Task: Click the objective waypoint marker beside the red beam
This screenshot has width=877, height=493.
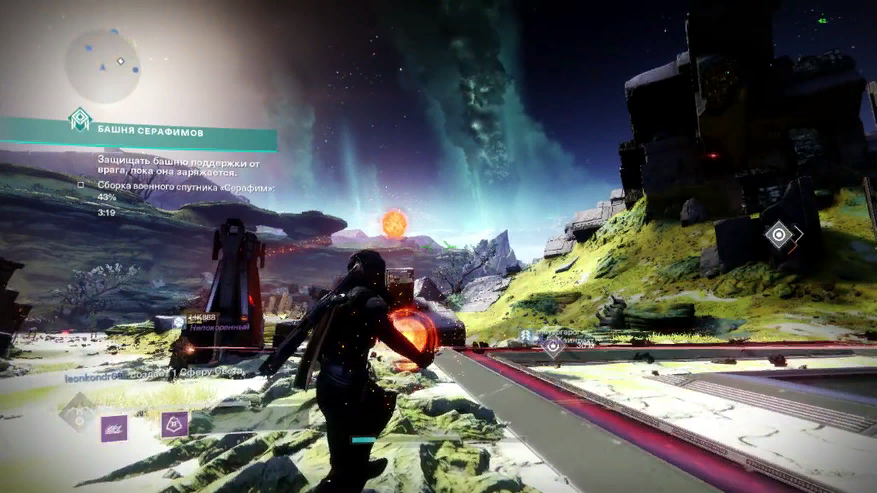Action: (x=552, y=346)
